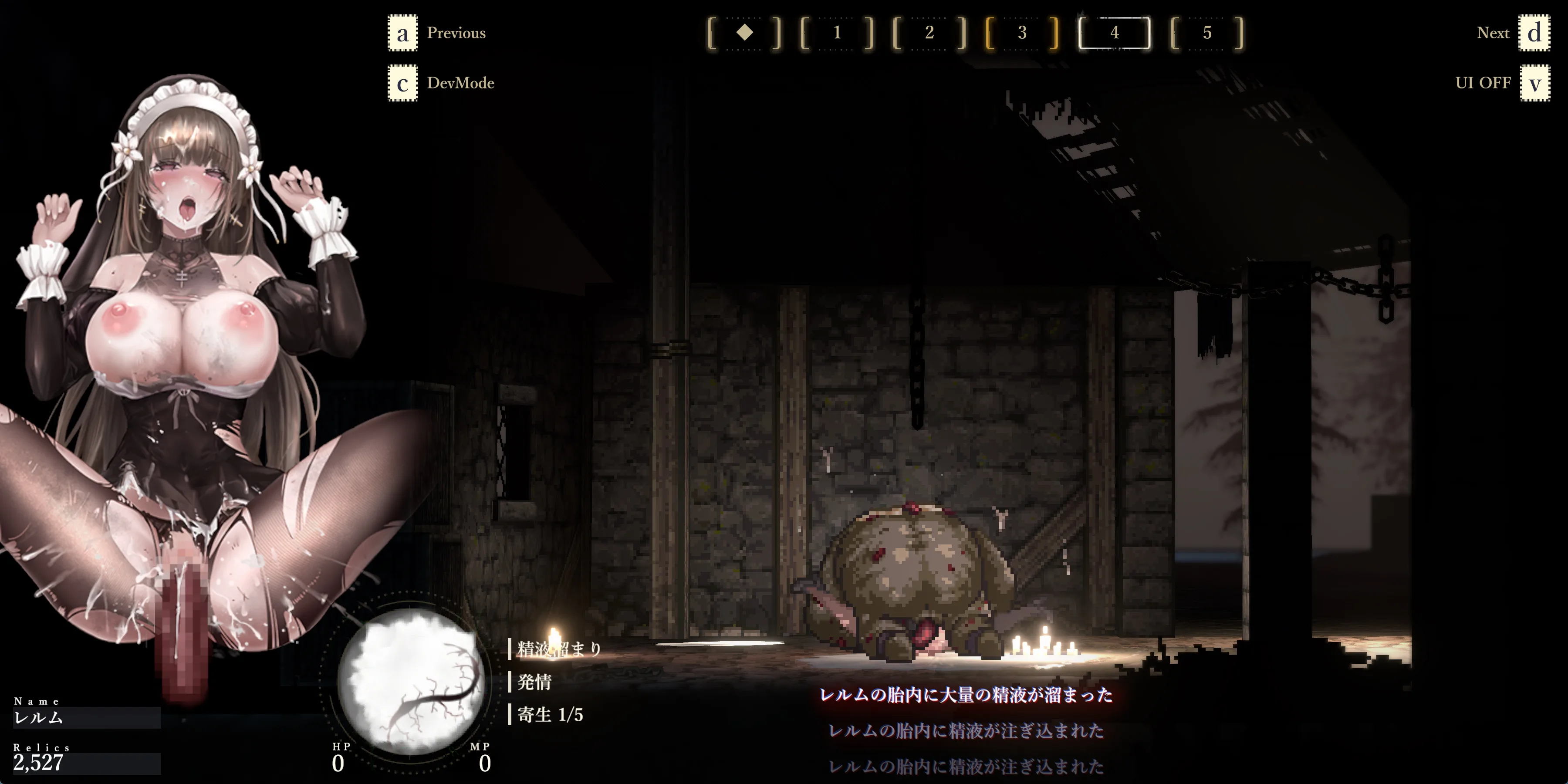
Task: Select the diamond scene tab
Action: coord(744,33)
